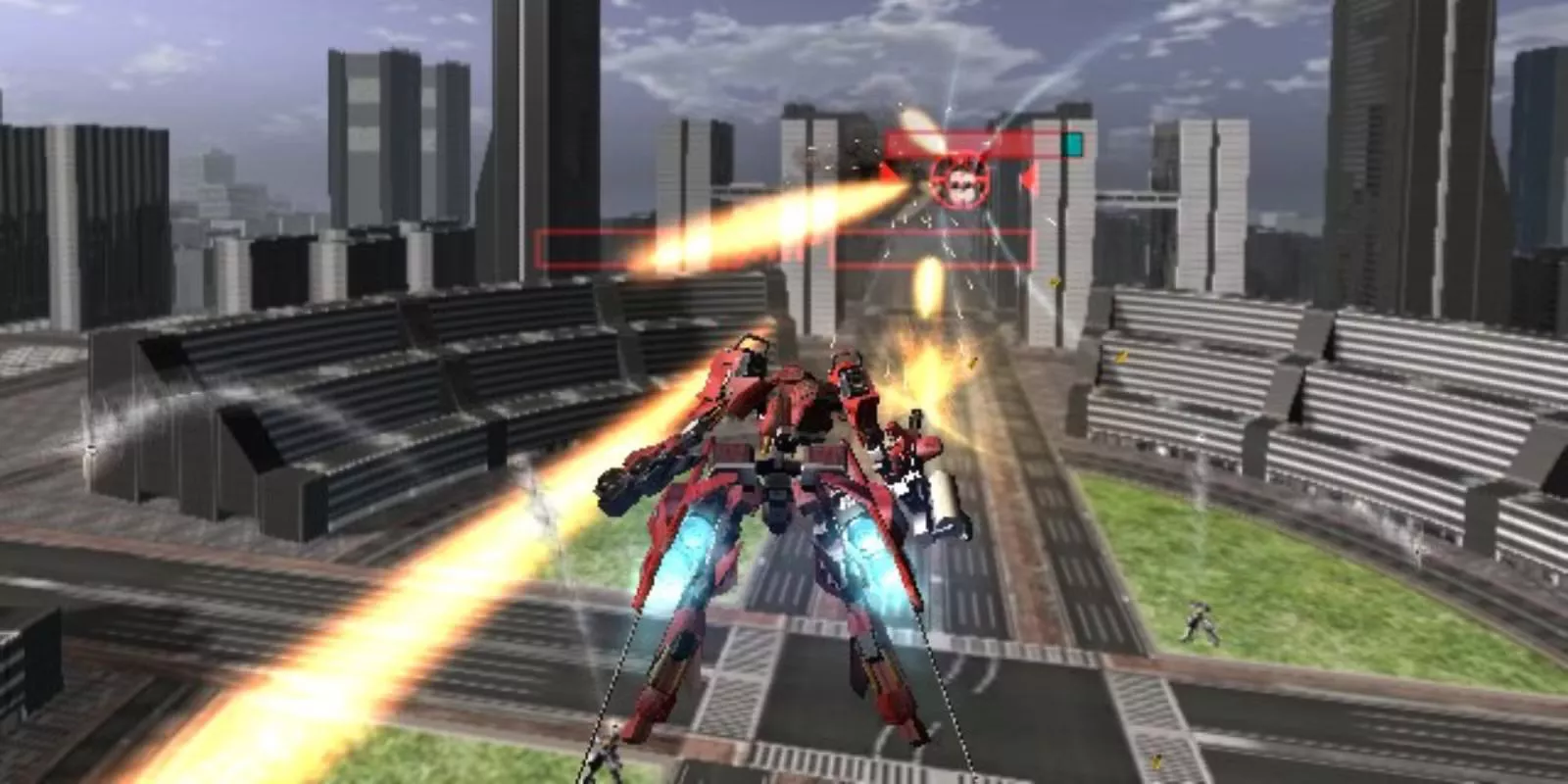Image resolution: width=1568 pixels, height=784 pixels.
Task: Select the circular lock-on targeting reticle
Action: coord(960,183)
